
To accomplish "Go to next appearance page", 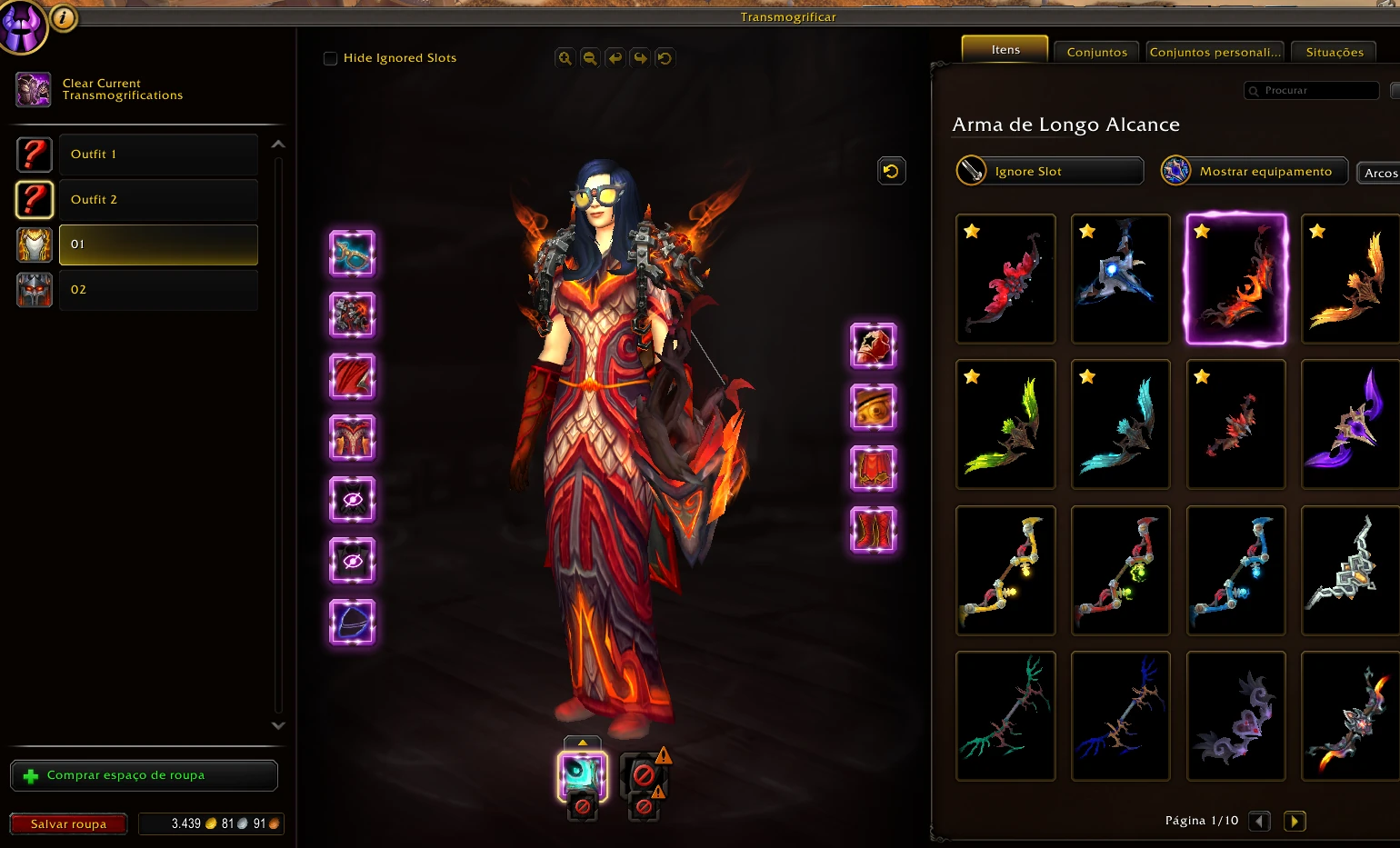I will (1294, 821).
